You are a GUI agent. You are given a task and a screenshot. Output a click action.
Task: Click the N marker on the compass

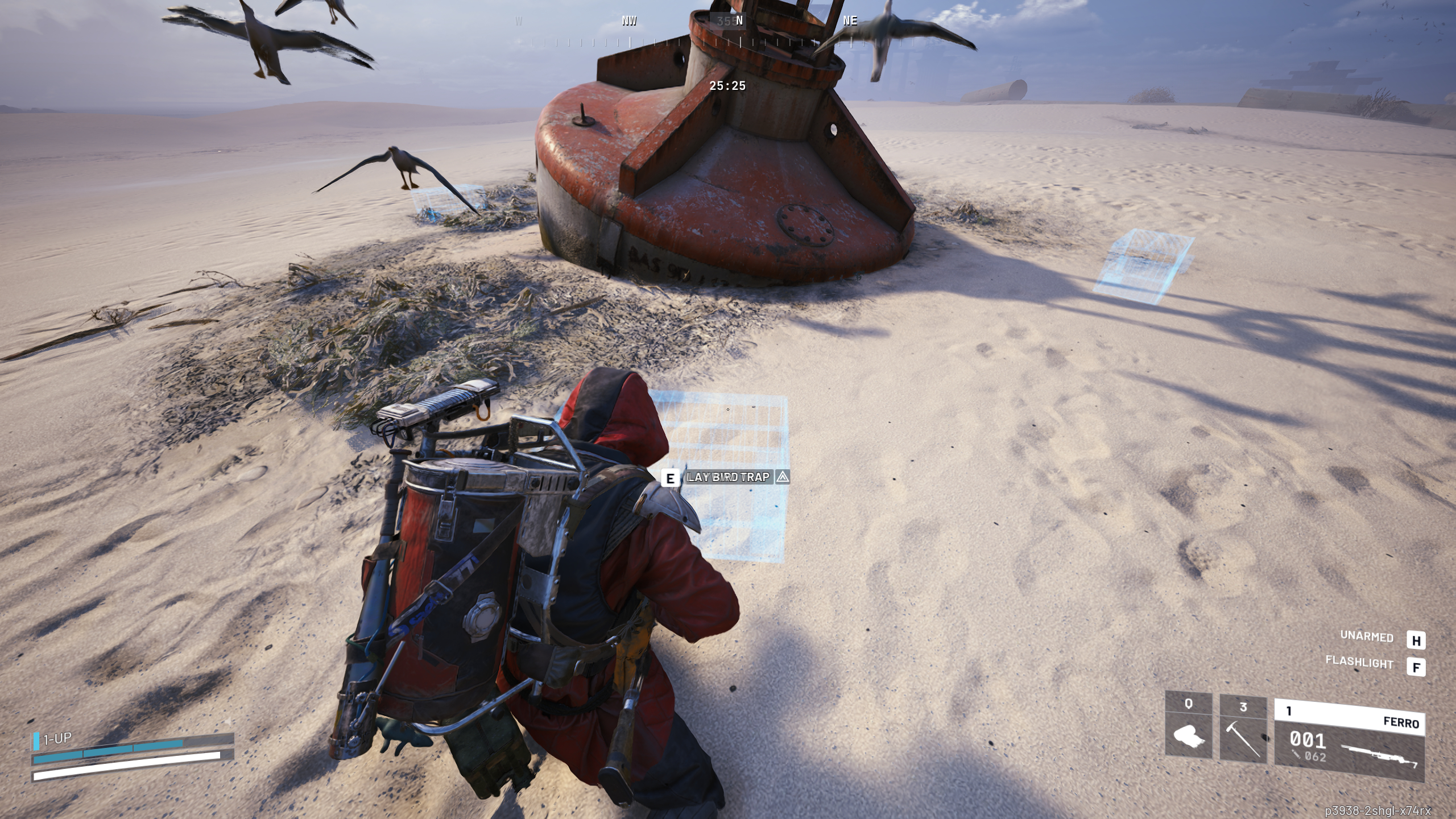click(739, 20)
